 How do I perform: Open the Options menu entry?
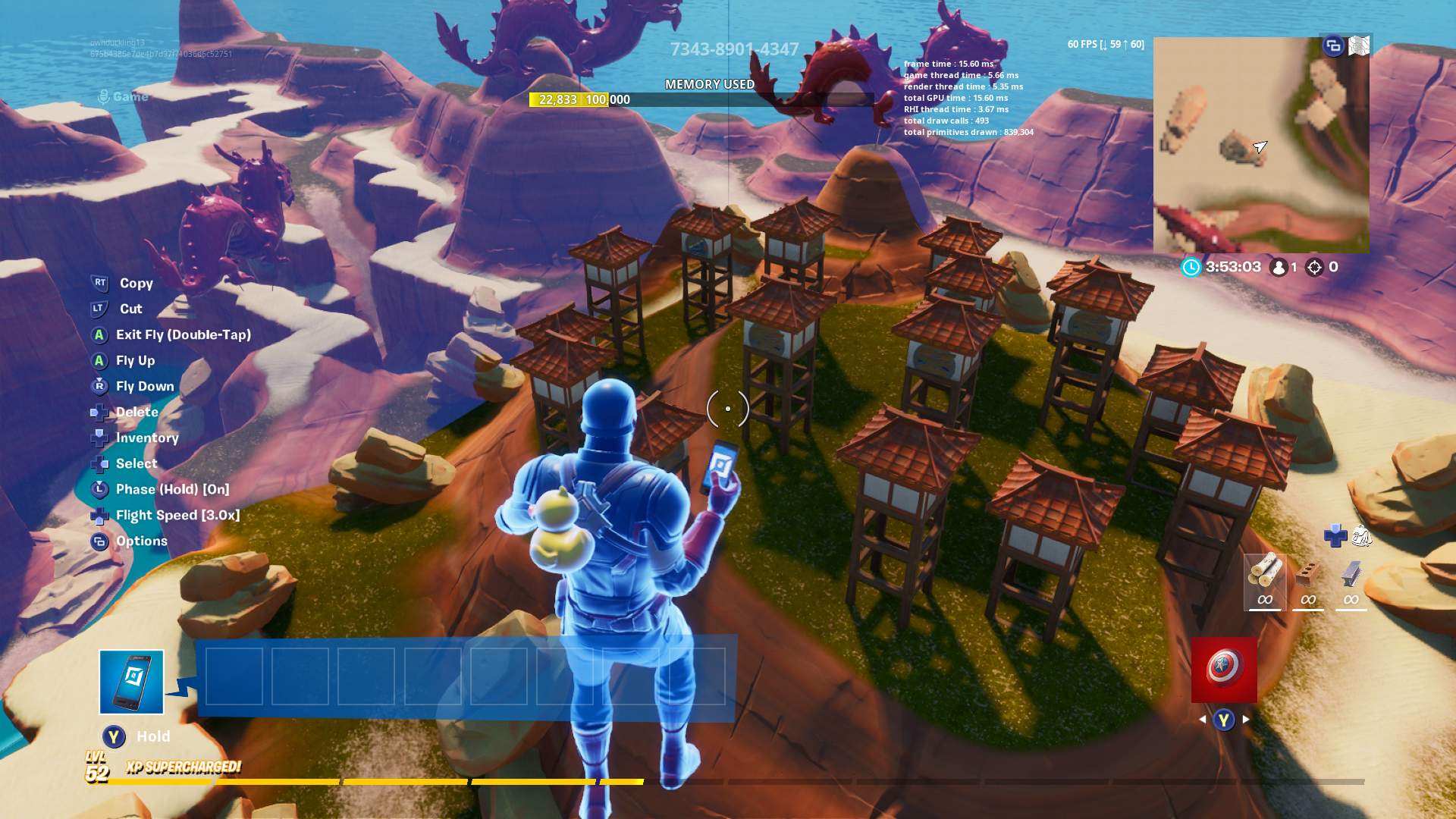point(141,541)
